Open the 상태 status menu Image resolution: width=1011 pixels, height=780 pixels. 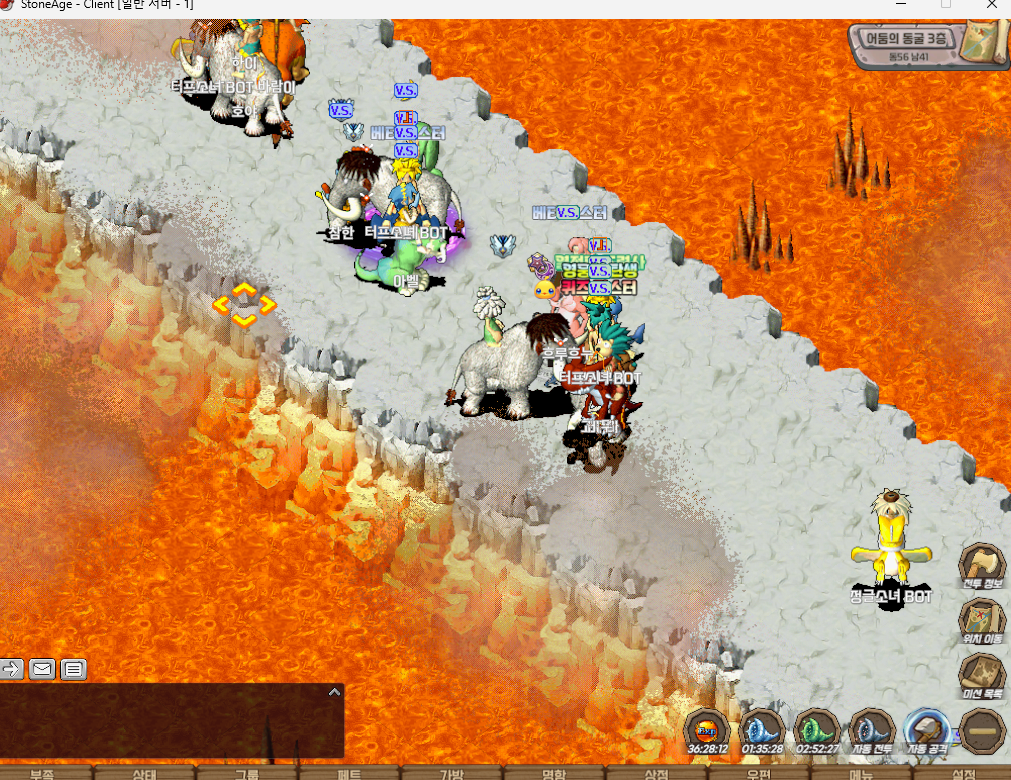[144, 773]
